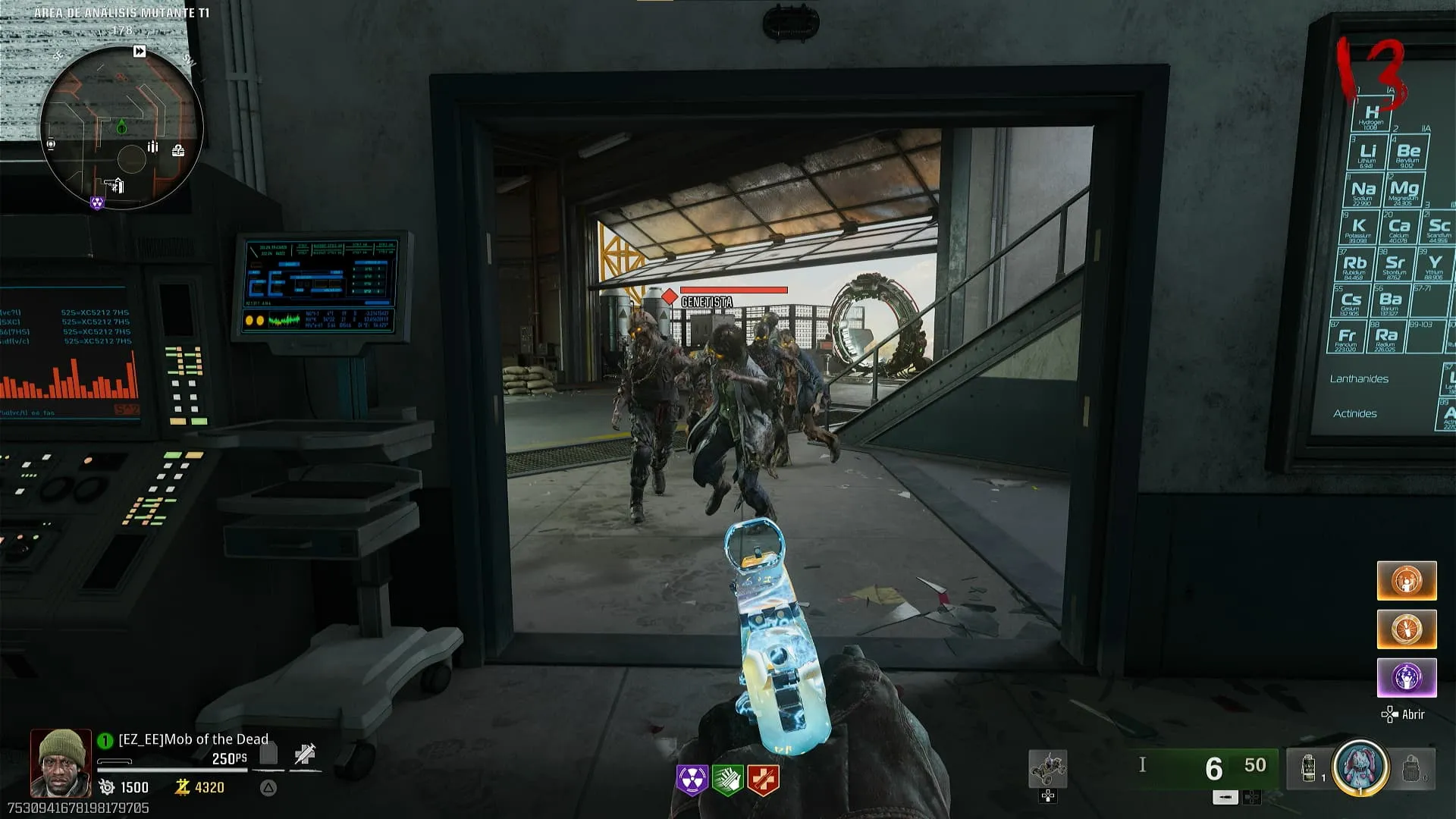Select the purple radiation perk marker on minimap

tap(97, 202)
